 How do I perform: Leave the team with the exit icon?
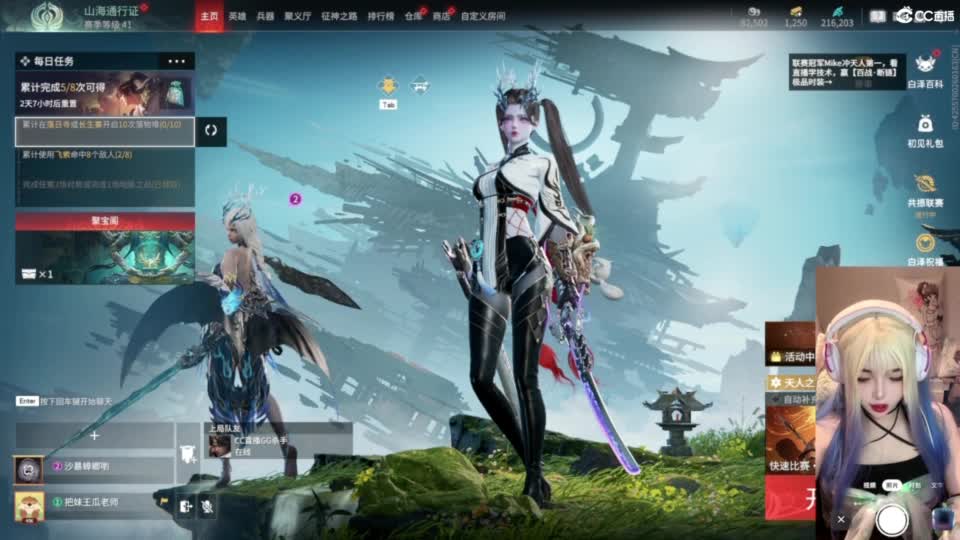pos(185,507)
